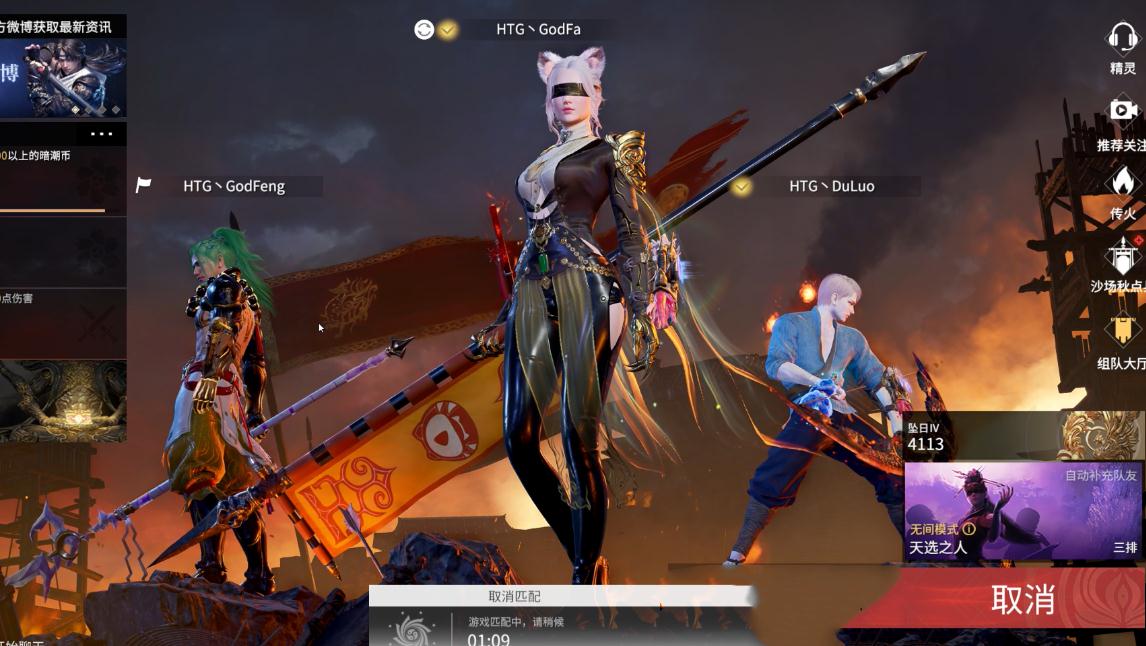Screen dimensions: 1146x646
Task: Open the three-dots menu on quest panel
Action: [x=102, y=134]
